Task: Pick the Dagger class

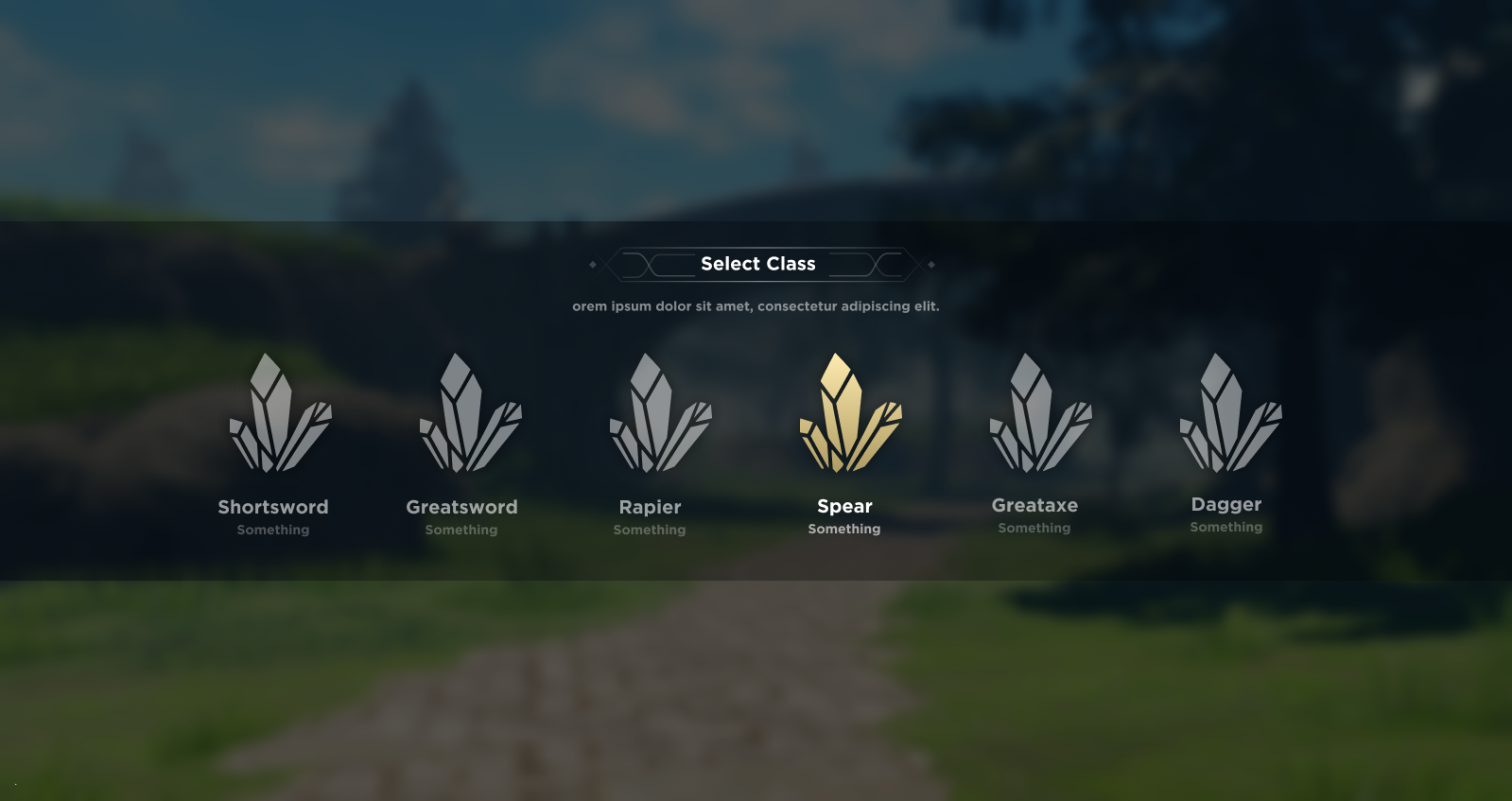Action: point(1229,415)
